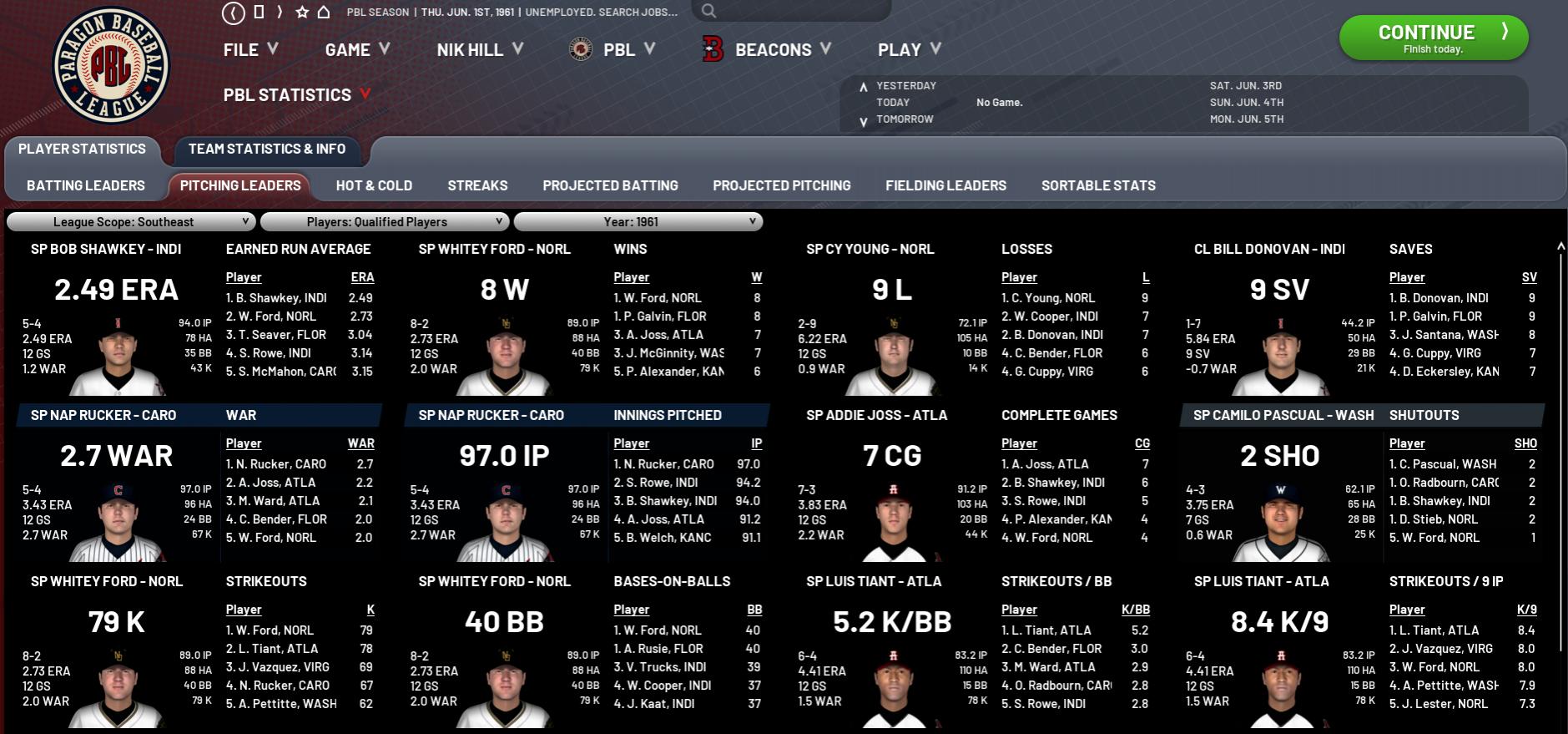Screen dimensions: 1568x734
Task: Switch to Team Statistics & Info tab
Action: pyautogui.click(x=267, y=149)
